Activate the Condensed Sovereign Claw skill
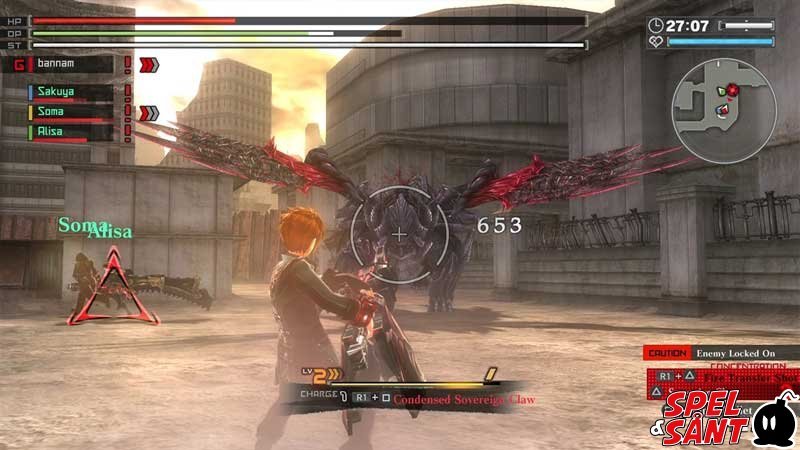Viewport: 800px width, 450px height. click(462, 399)
